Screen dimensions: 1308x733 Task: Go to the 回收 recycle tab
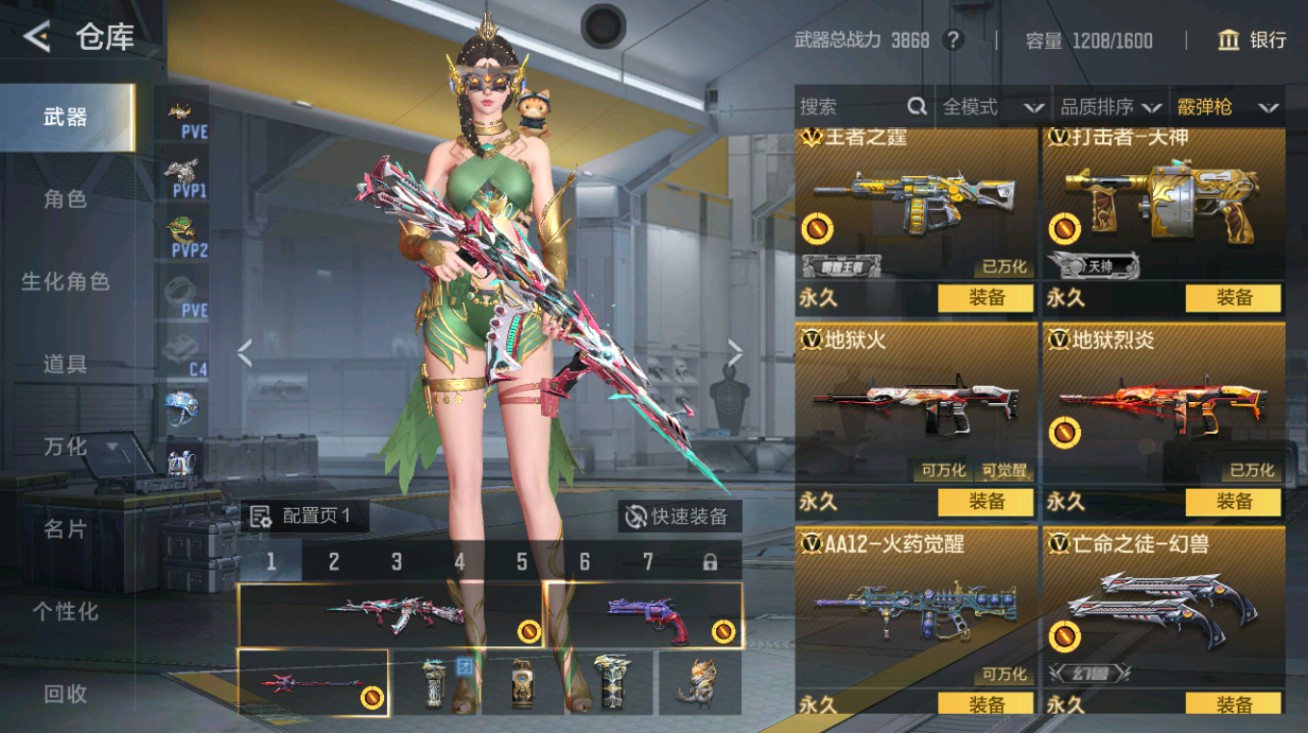(65, 693)
